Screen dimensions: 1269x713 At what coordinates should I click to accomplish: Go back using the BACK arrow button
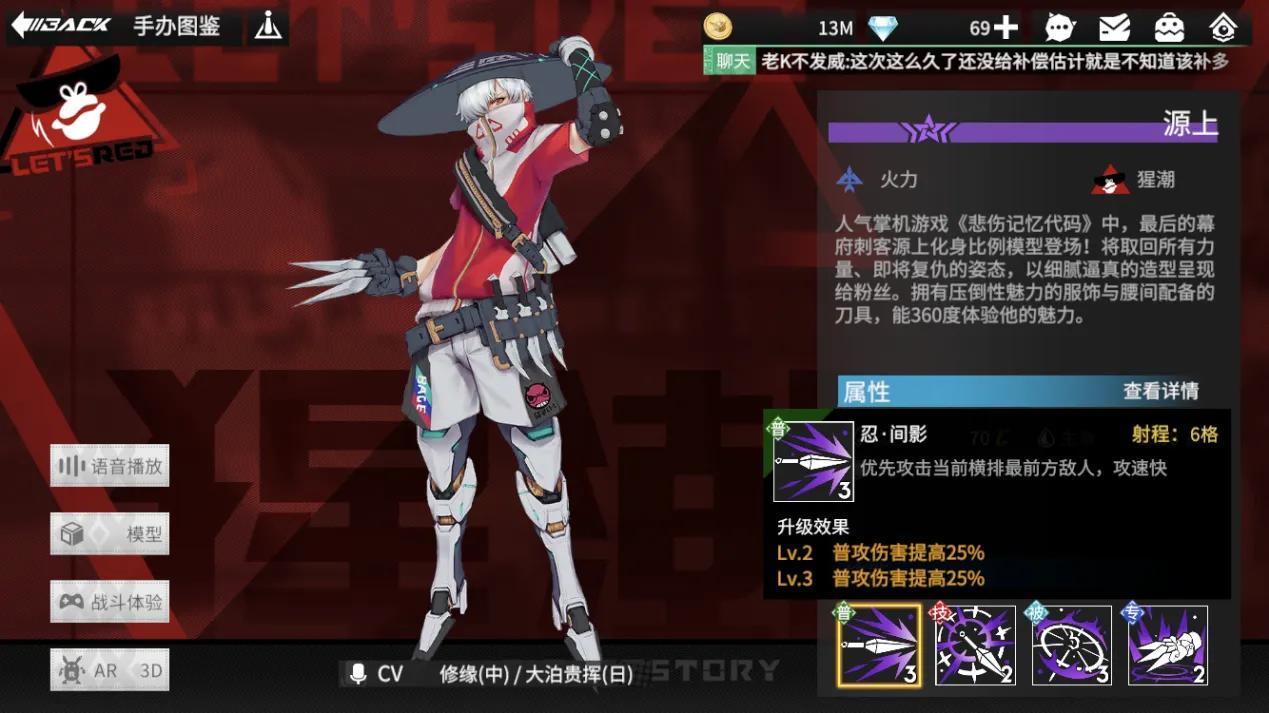(x=60, y=25)
